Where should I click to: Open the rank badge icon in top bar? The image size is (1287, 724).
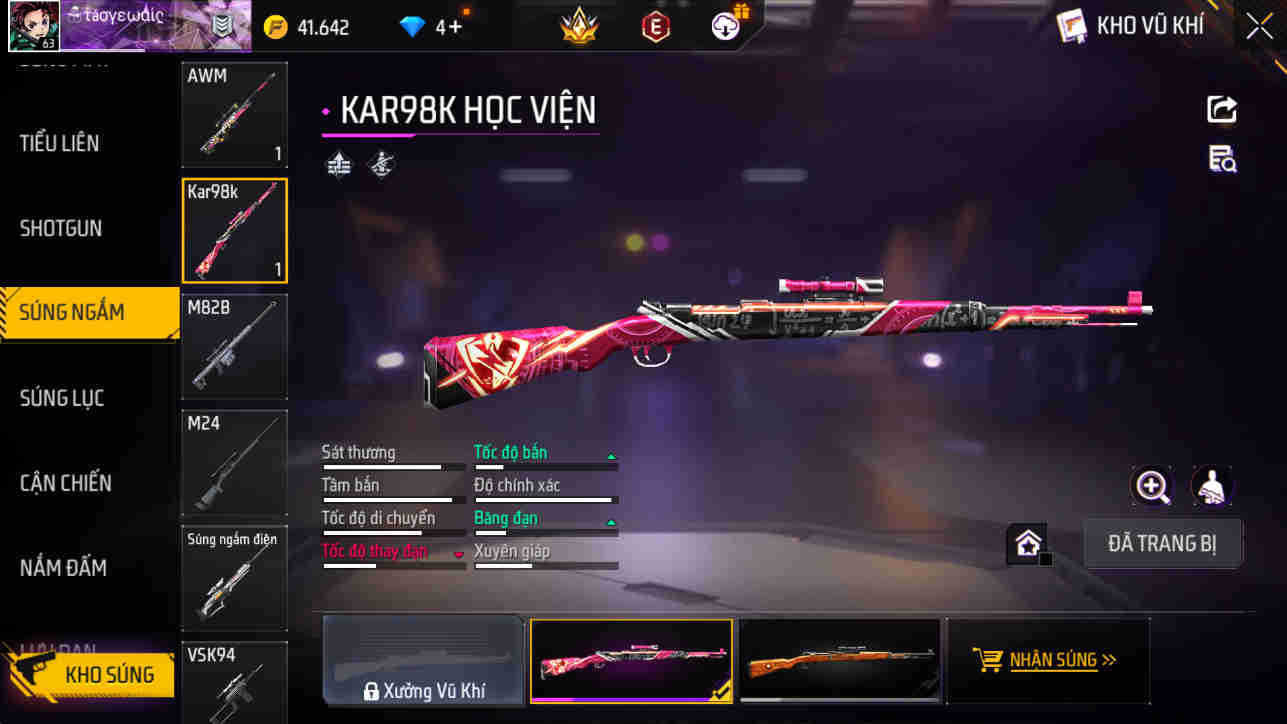pos(577,26)
